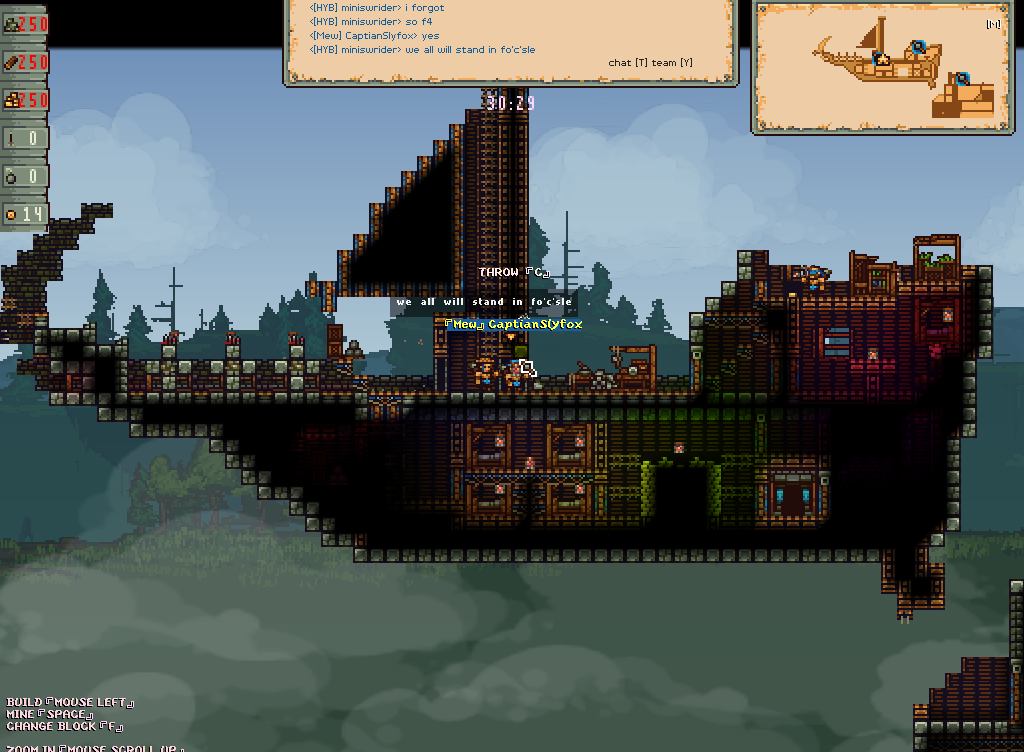Image resolution: width=1024 pixels, height=752 pixels.
Task: Open the chat log panel
Action: coord(510,40)
